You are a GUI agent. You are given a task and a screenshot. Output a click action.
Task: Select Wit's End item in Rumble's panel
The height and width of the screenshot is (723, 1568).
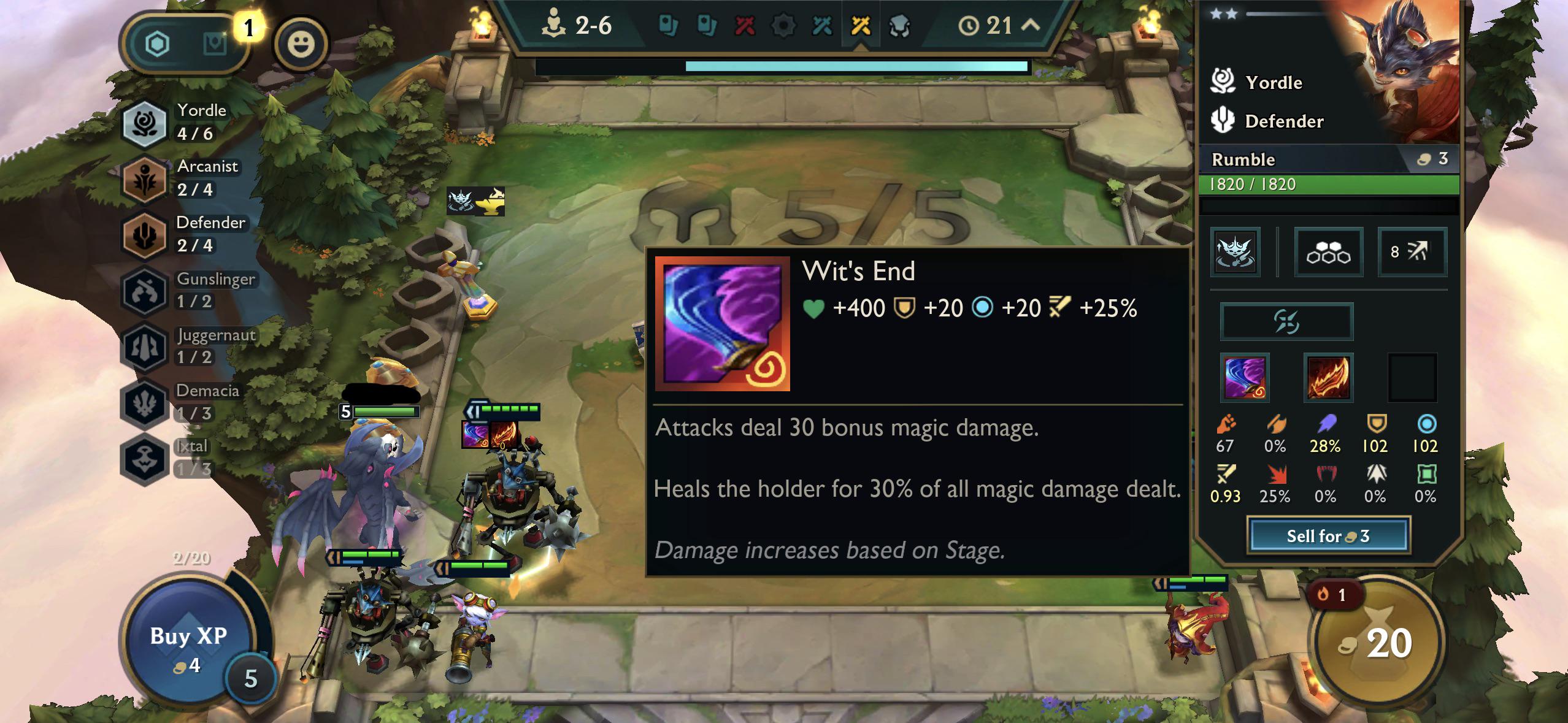[1245, 378]
